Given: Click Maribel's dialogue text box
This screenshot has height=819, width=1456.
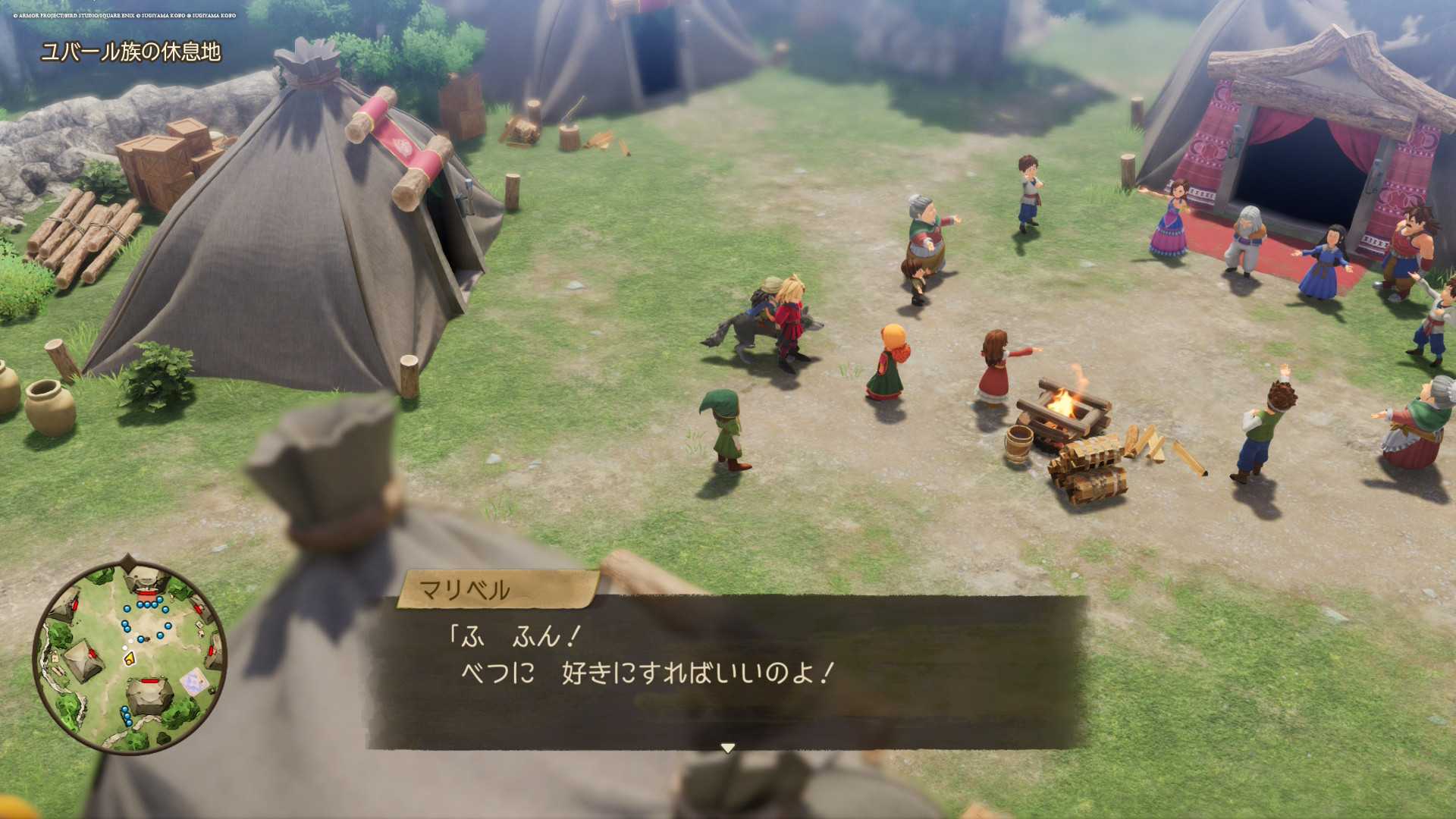Looking at the screenshot, I should 726,671.
